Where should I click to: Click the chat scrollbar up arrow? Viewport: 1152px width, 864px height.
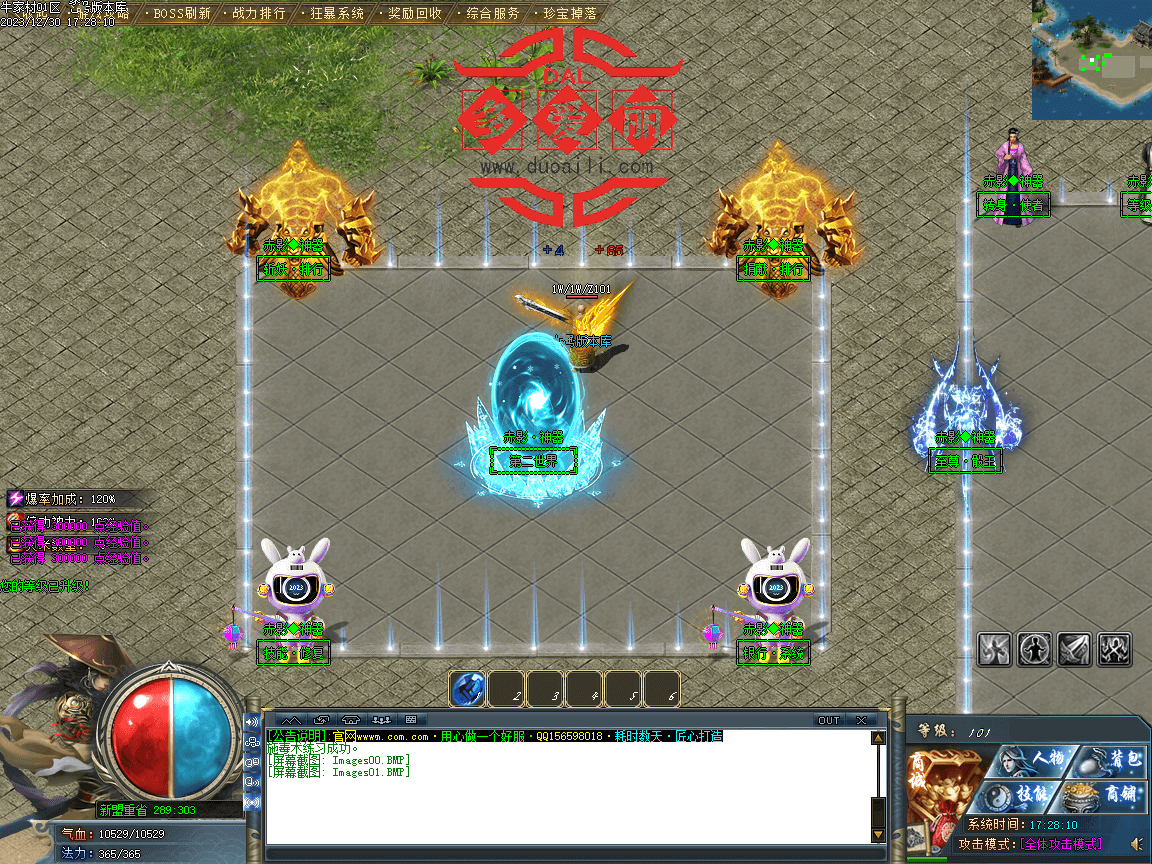pos(878,739)
